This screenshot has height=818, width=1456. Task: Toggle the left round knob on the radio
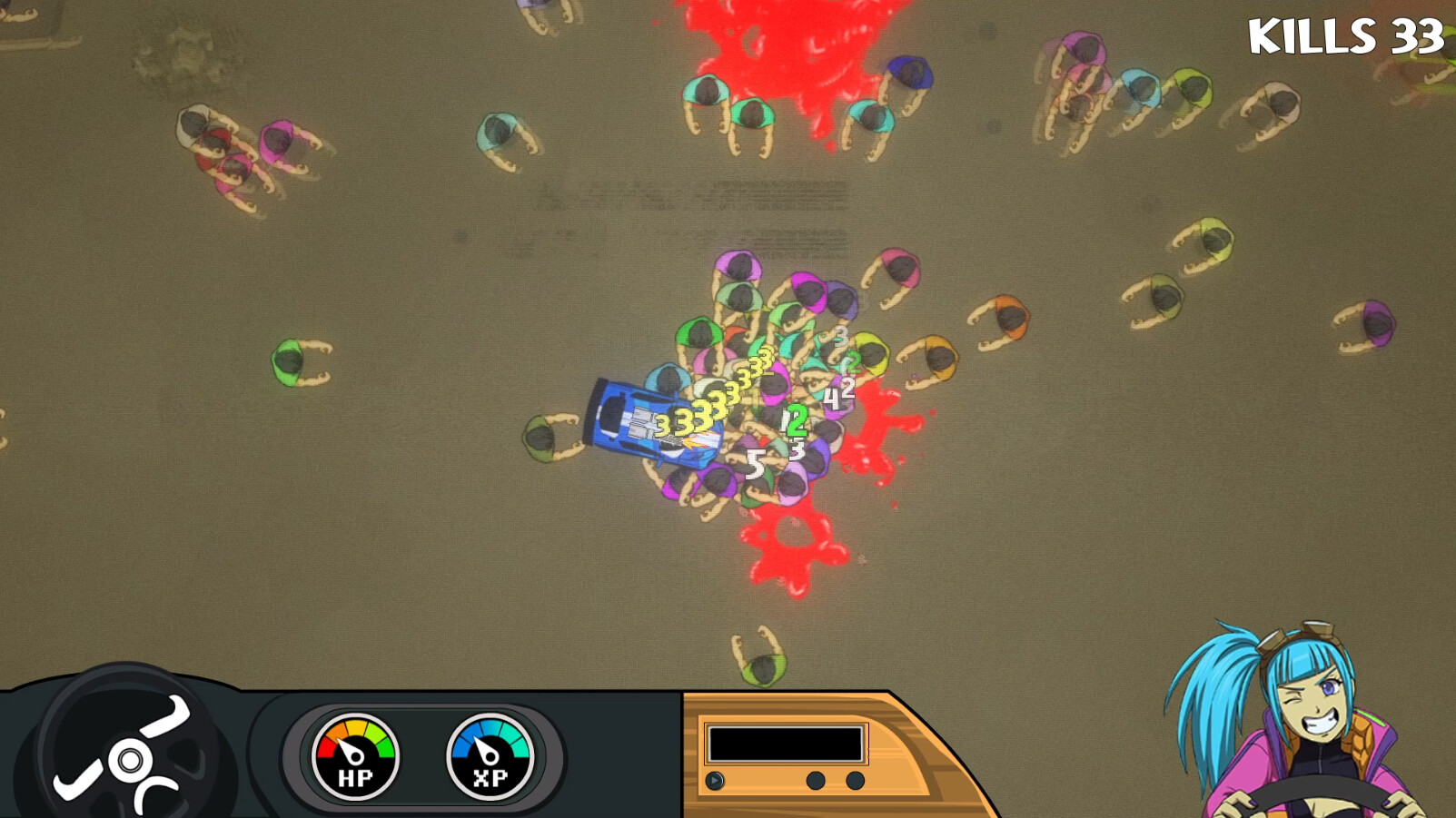[817, 778]
